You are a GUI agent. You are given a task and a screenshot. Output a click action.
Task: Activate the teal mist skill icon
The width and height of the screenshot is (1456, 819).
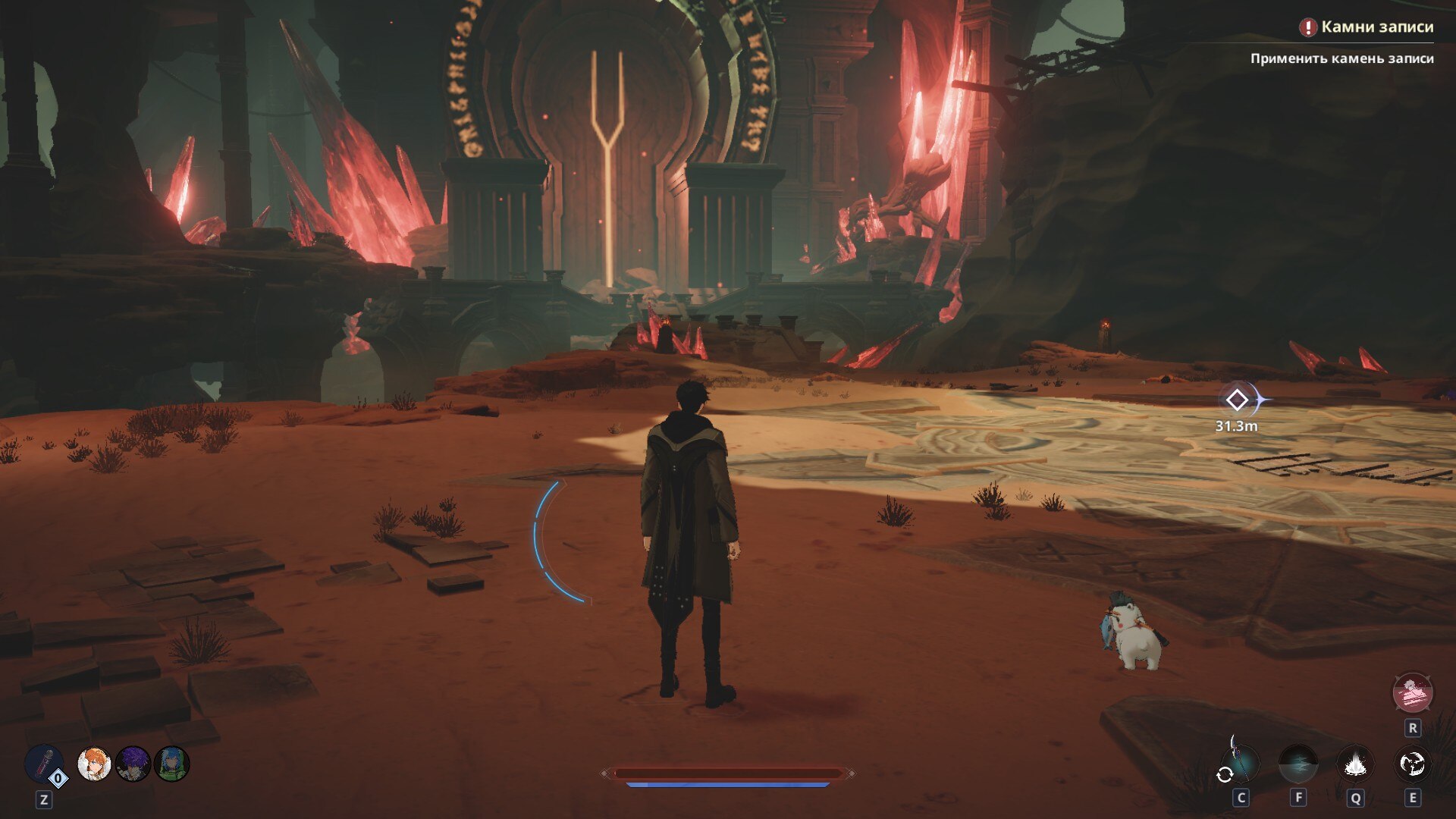click(1298, 764)
